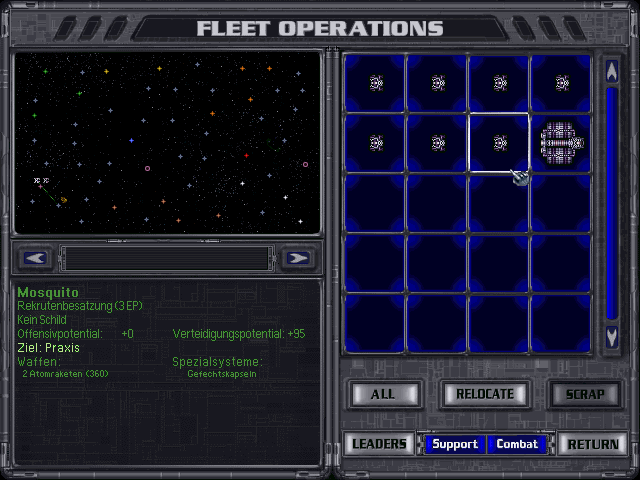Click the ship list scroll-down arrow

coord(612,338)
